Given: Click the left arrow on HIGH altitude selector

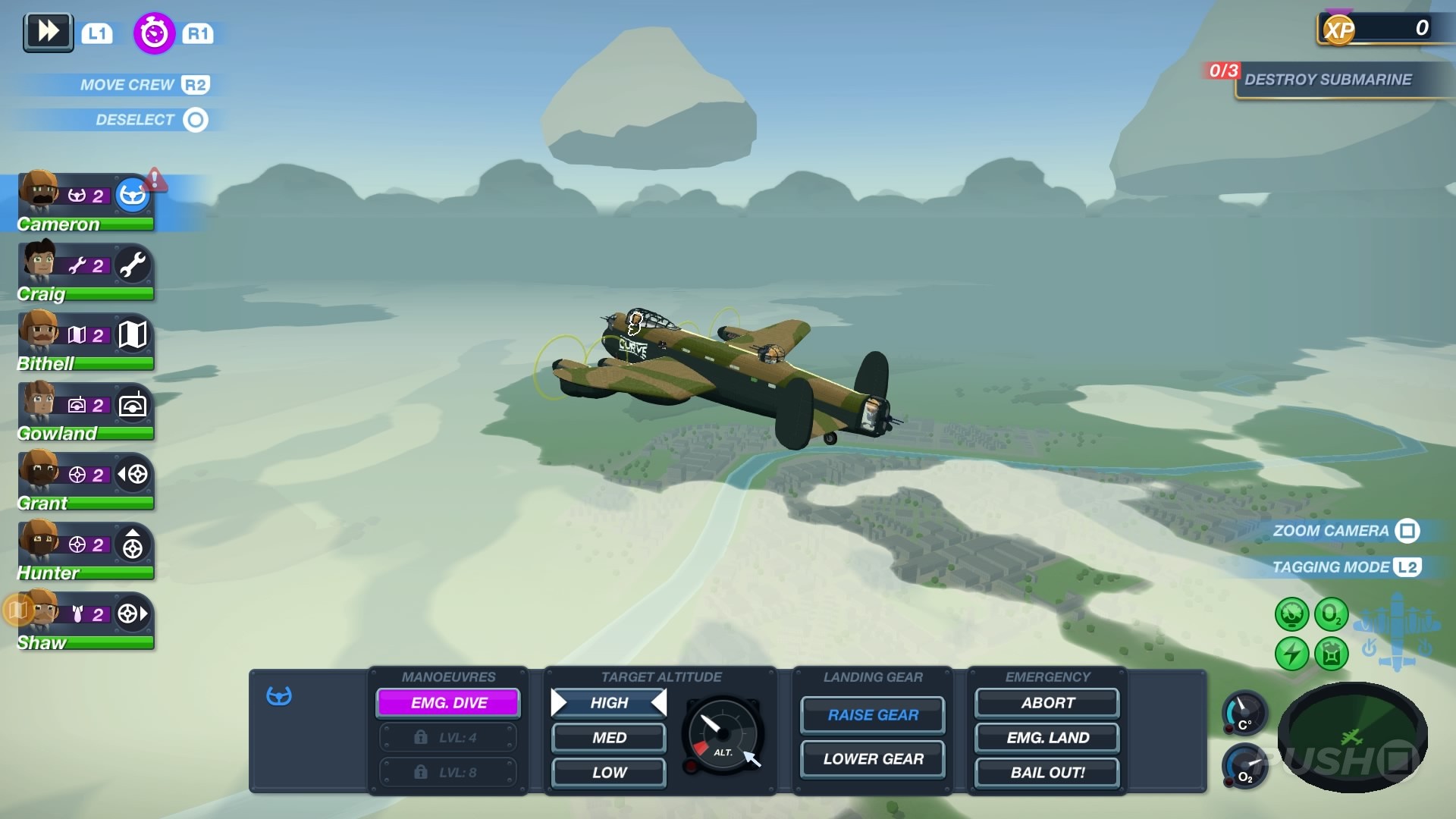Looking at the screenshot, I should (560, 702).
